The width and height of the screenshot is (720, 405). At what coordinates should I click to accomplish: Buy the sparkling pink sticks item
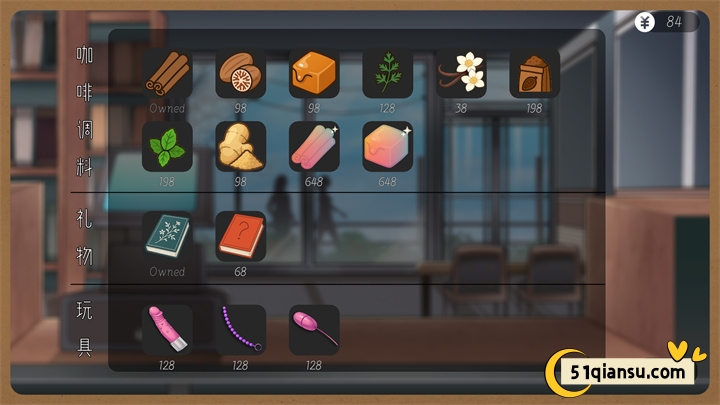point(314,146)
